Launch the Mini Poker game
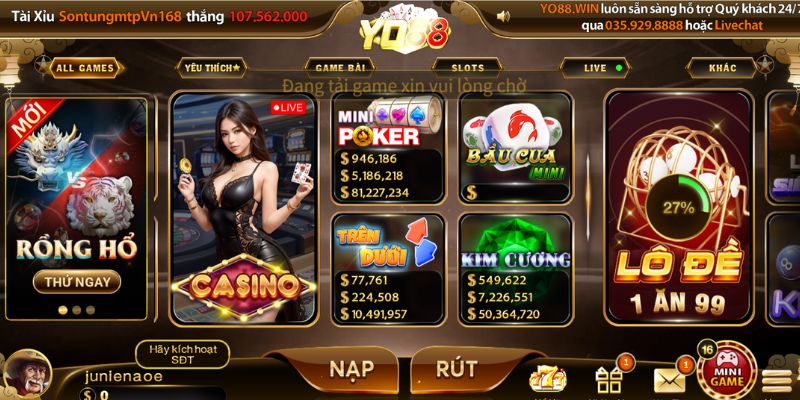Screen dimensions: 800x400 (x=388, y=150)
